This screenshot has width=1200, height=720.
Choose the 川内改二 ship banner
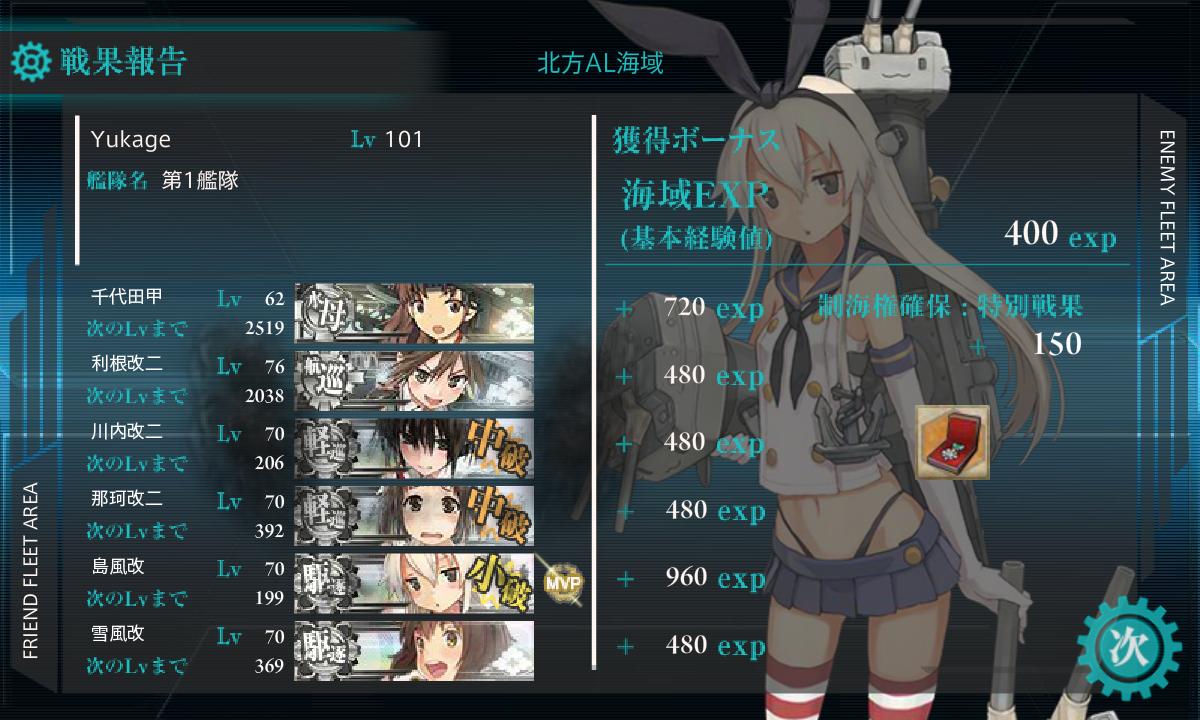[414, 448]
